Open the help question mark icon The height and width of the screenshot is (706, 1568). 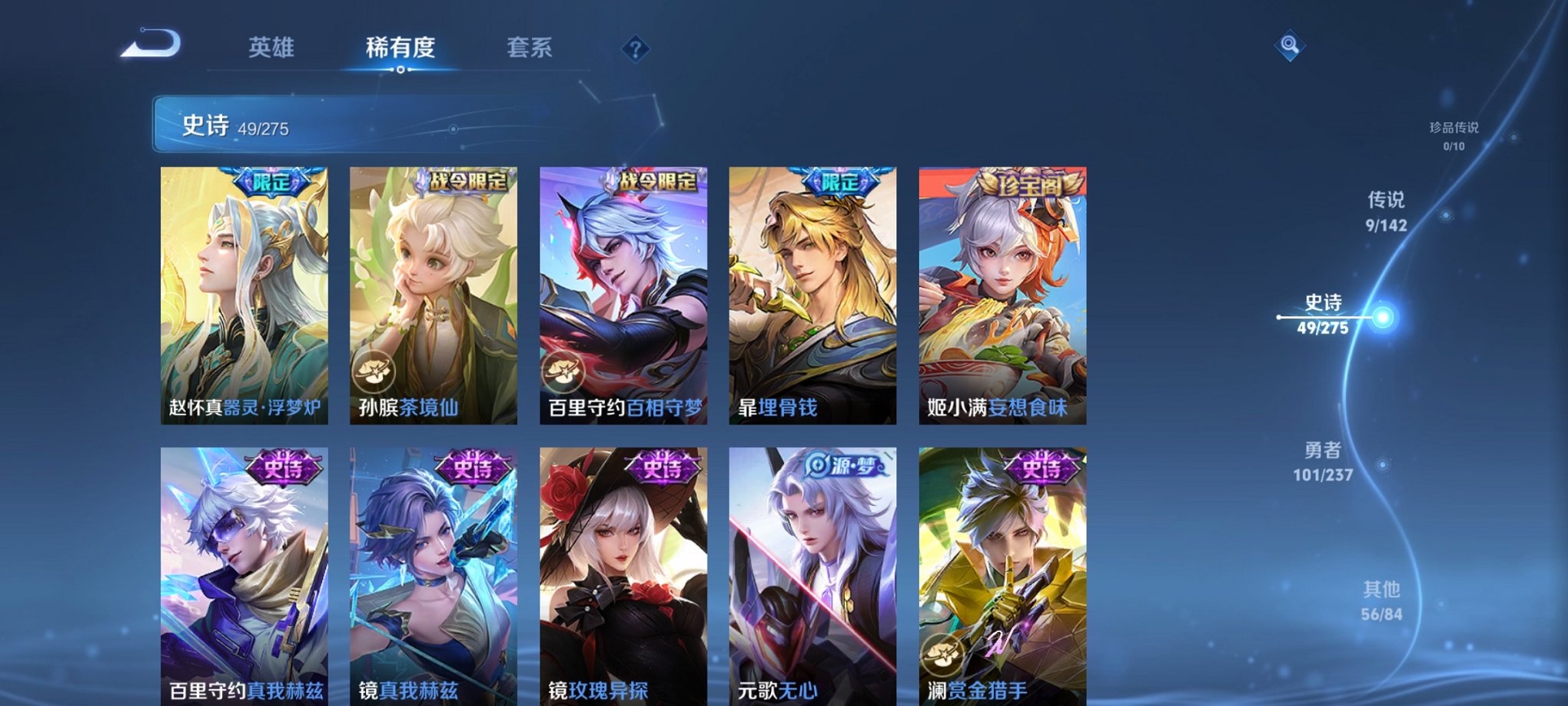point(634,48)
